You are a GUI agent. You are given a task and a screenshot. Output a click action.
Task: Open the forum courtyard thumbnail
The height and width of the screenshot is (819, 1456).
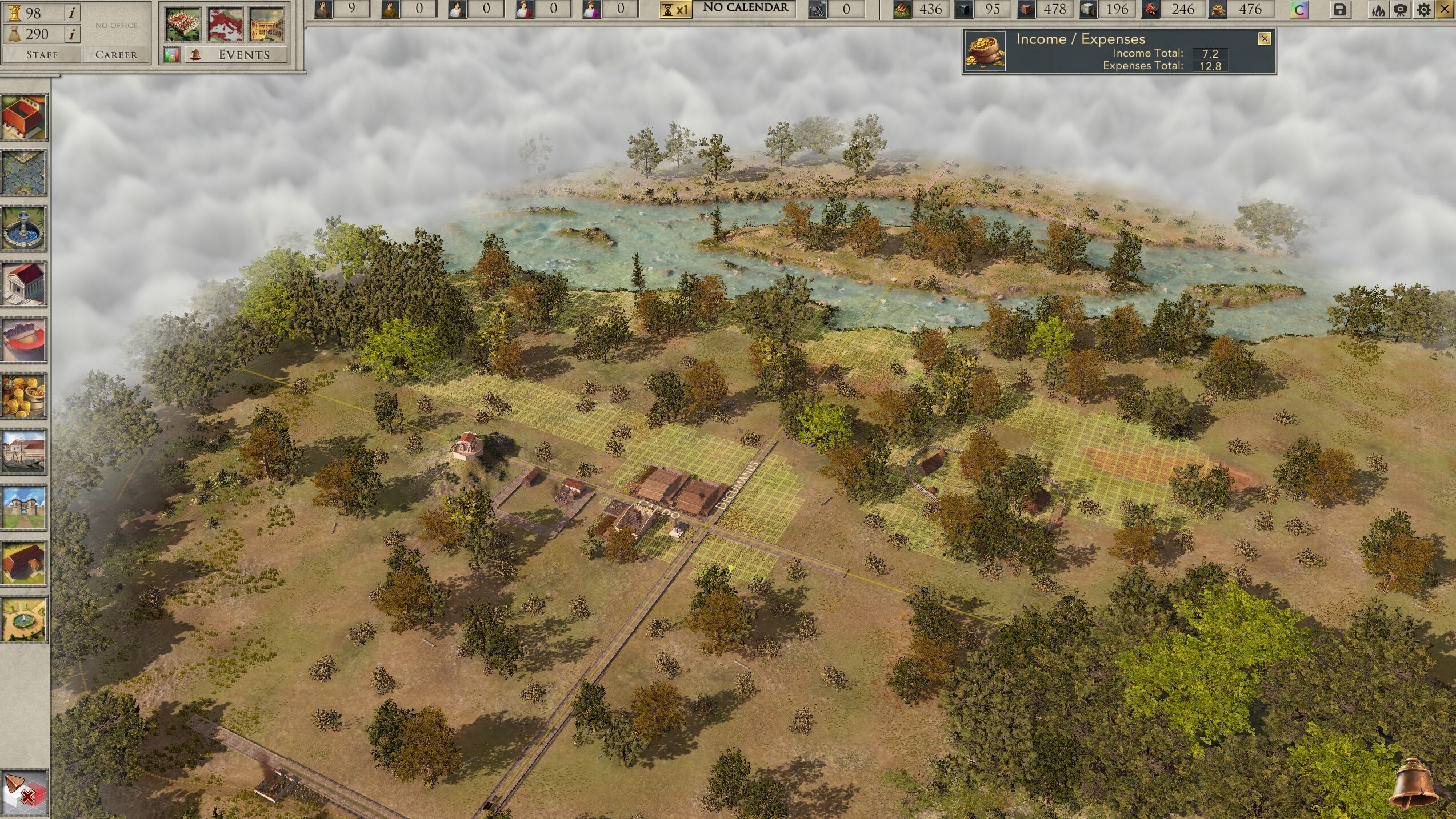pos(267,25)
